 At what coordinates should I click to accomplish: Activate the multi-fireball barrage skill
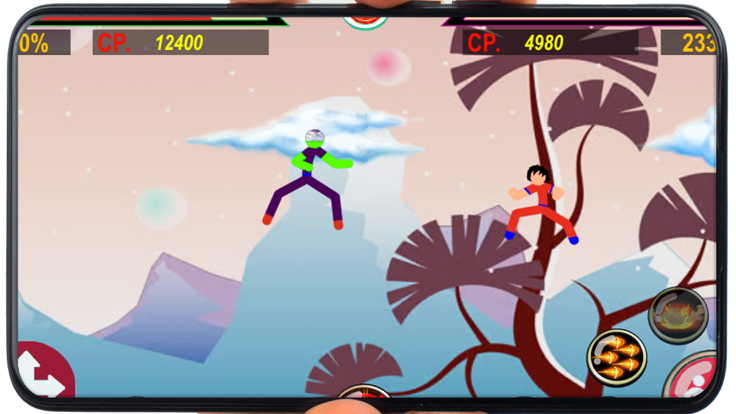point(616,357)
